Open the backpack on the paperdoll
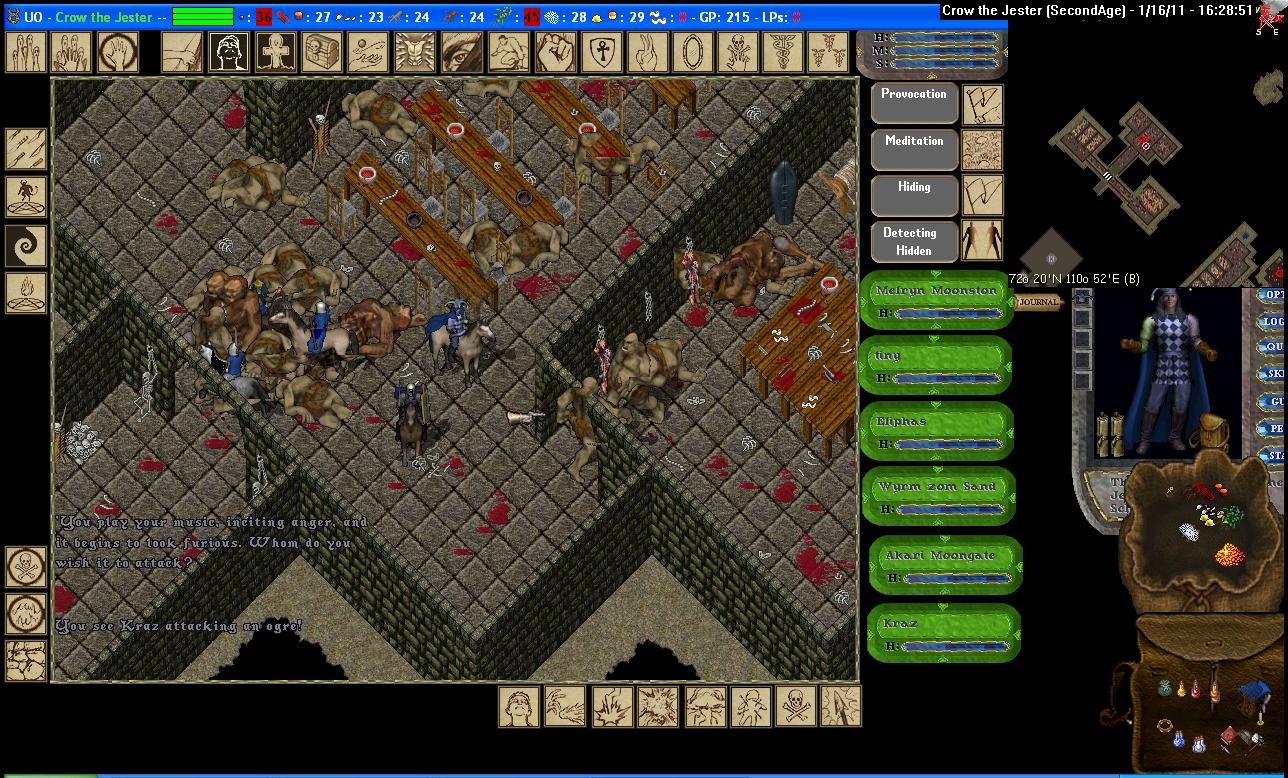Viewport: 1288px width, 778px height. [x=1212, y=432]
